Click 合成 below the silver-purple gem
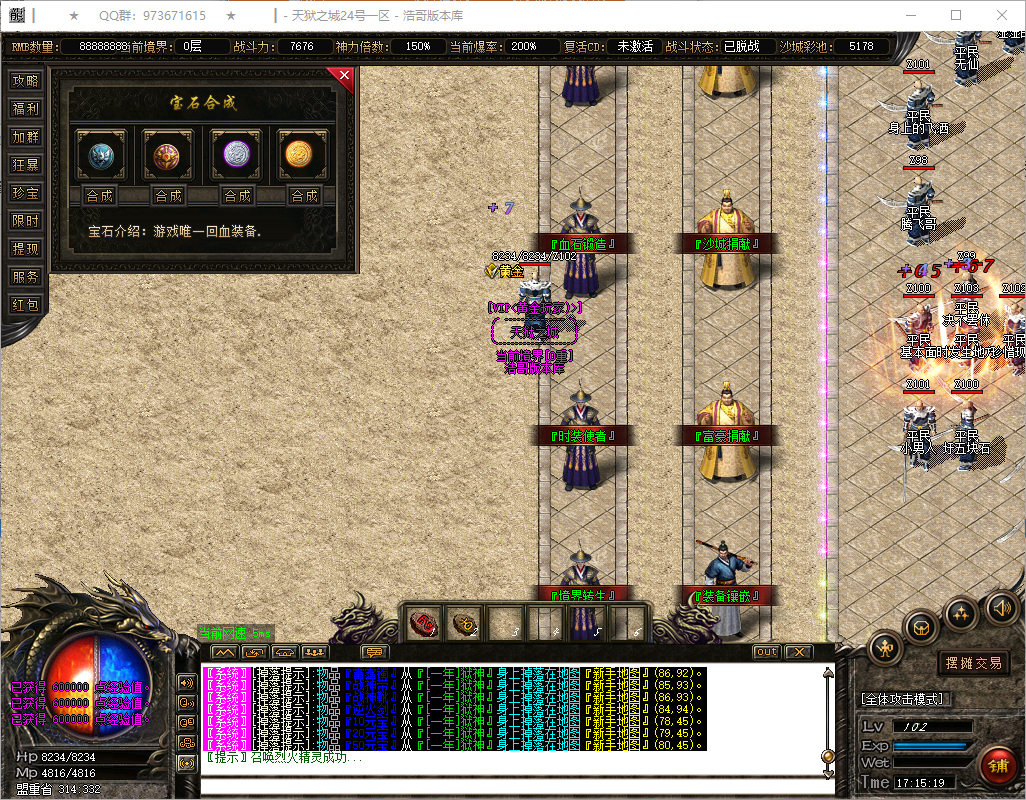 tap(236, 195)
